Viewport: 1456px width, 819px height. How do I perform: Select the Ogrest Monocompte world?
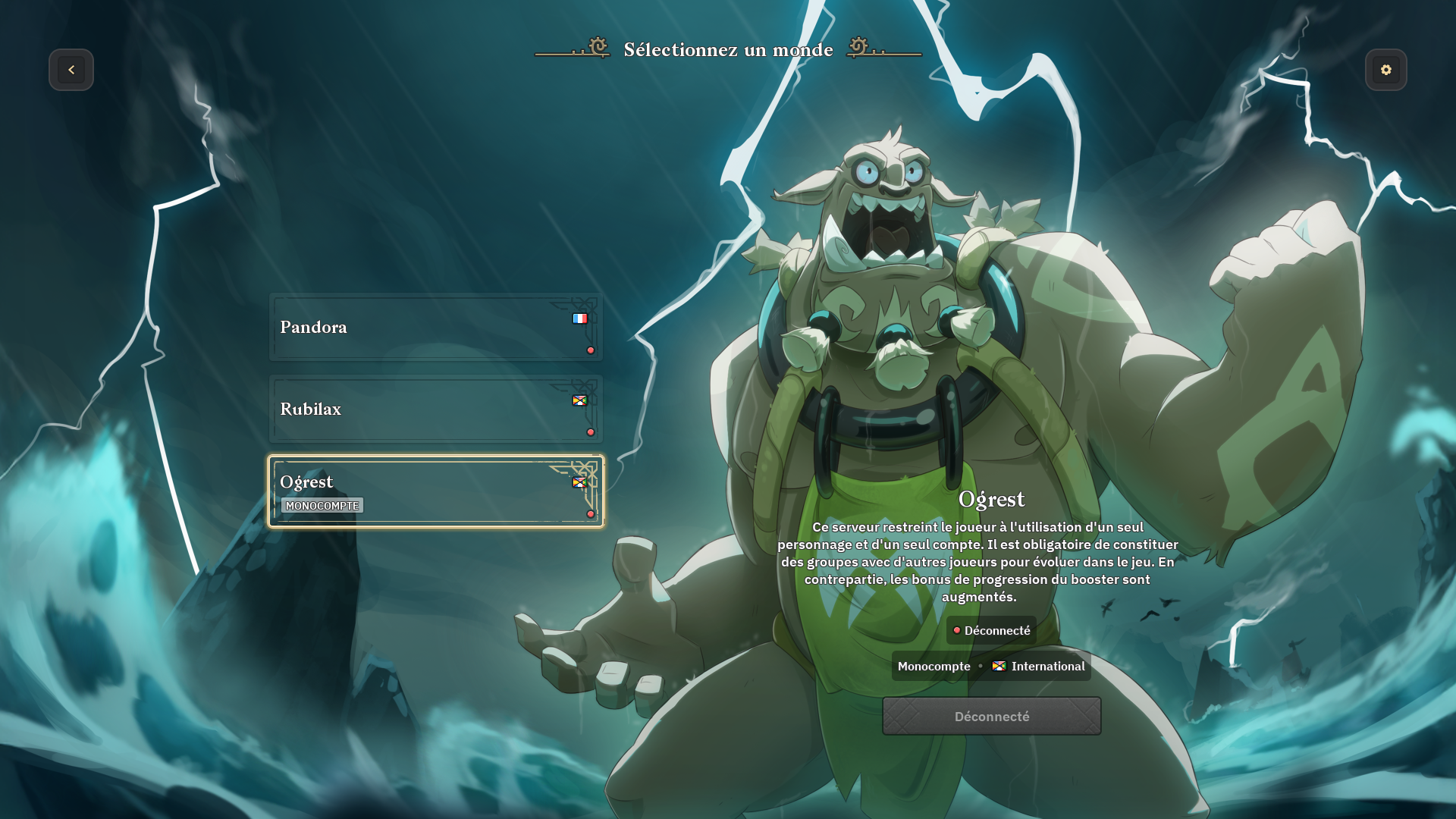coord(435,491)
